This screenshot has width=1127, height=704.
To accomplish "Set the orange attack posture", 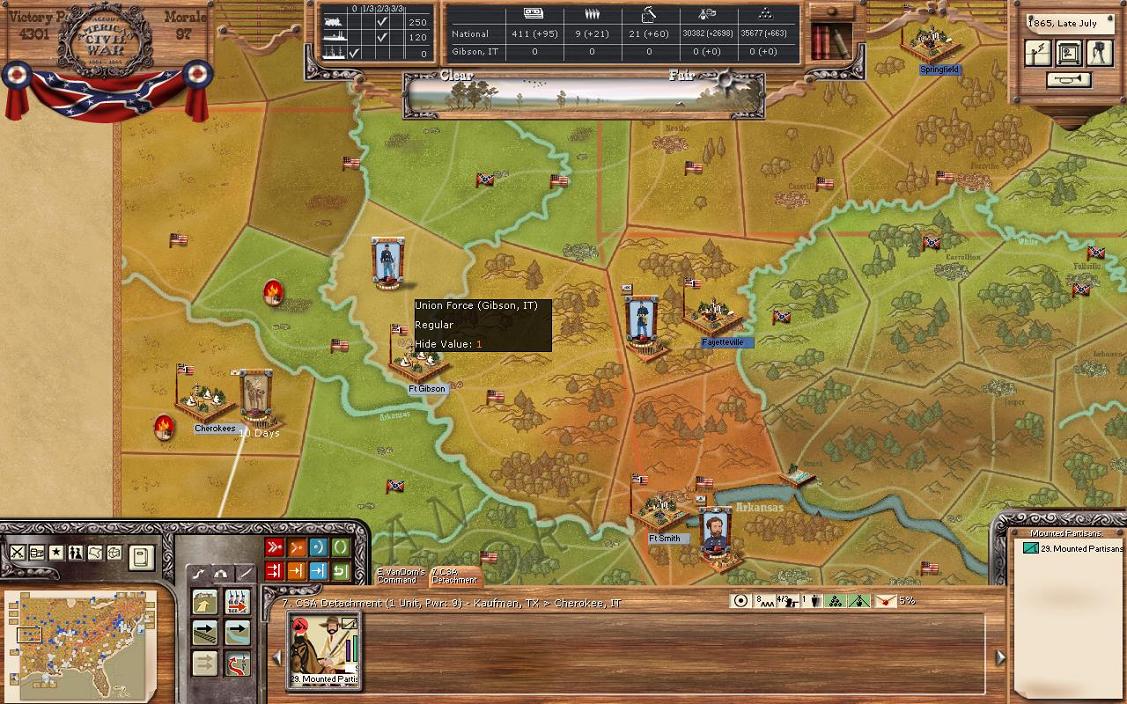I will pyautogui.click(x=296, y=547).
